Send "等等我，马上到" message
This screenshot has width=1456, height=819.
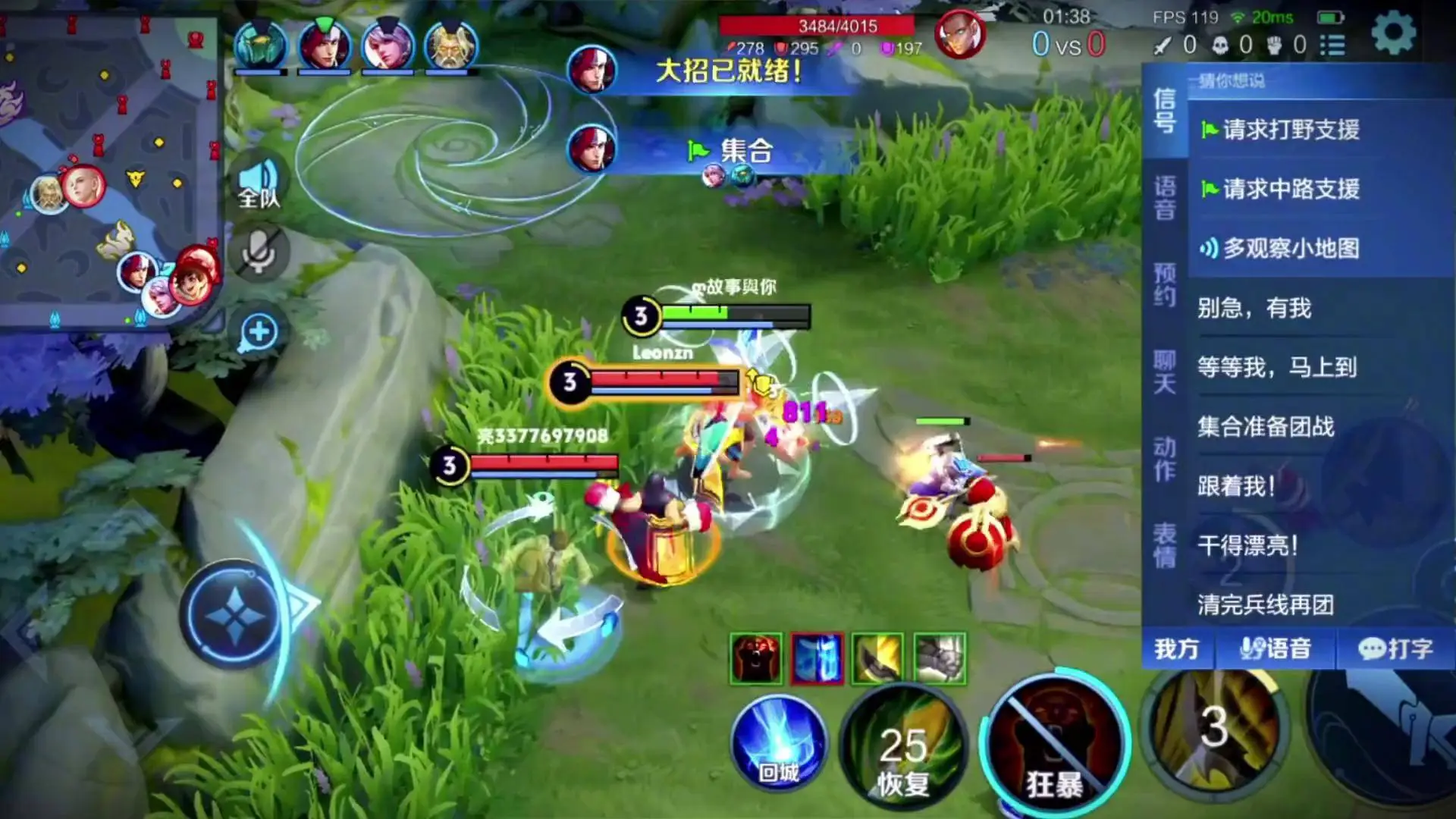tap(1276, 368)
